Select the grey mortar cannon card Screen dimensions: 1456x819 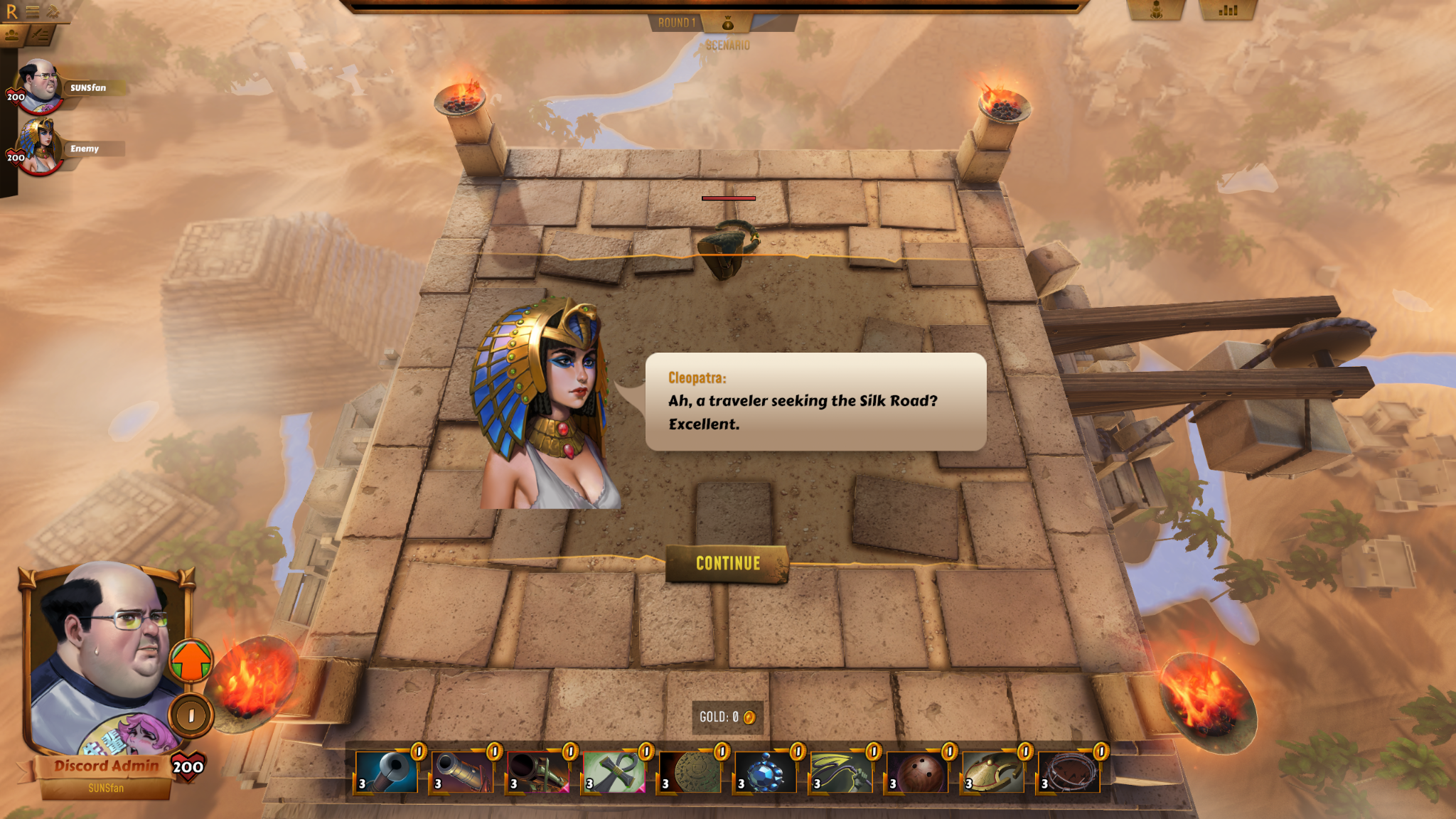coord(386,773)
